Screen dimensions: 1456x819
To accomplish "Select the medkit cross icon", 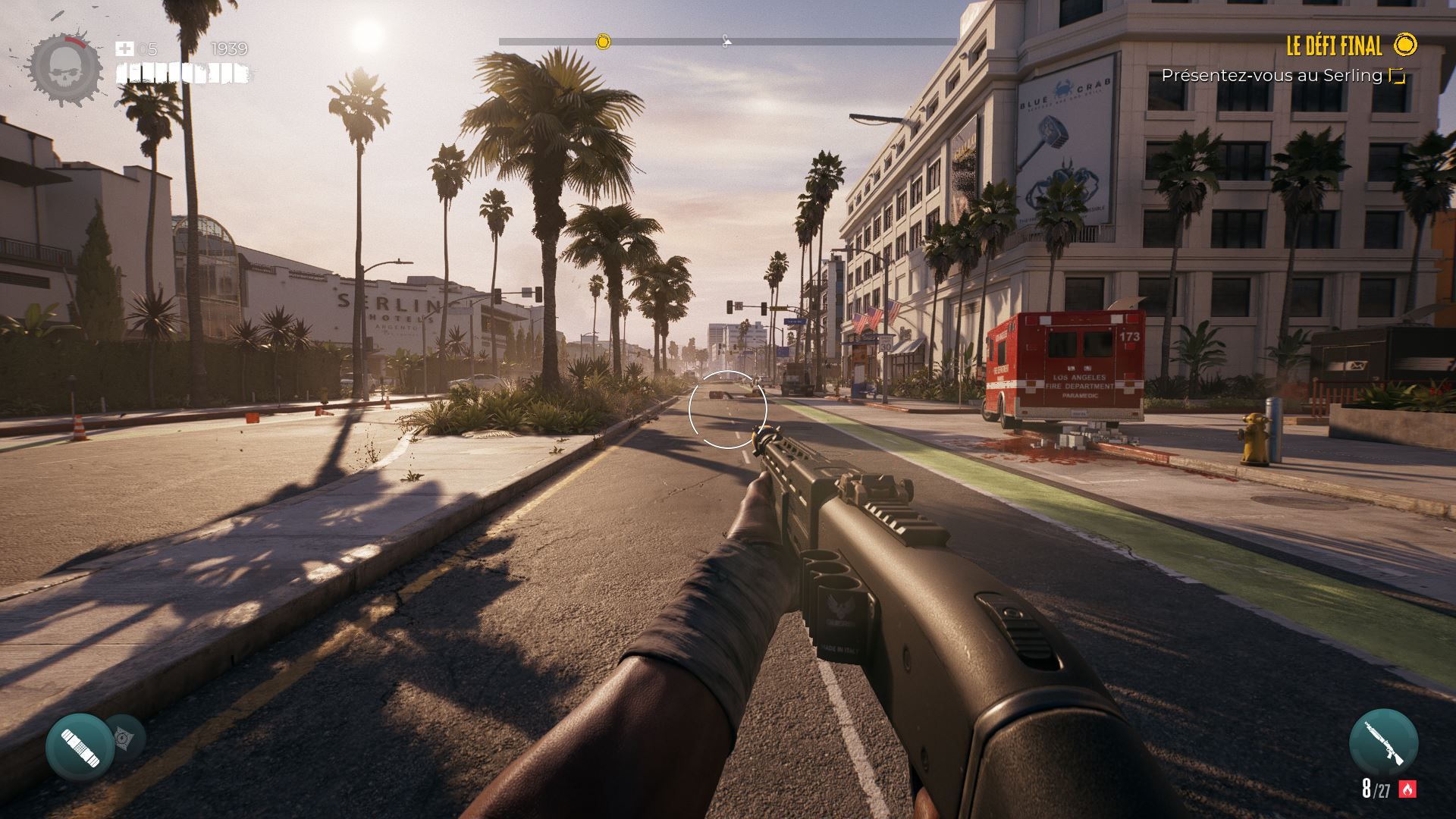I will 124,49.
